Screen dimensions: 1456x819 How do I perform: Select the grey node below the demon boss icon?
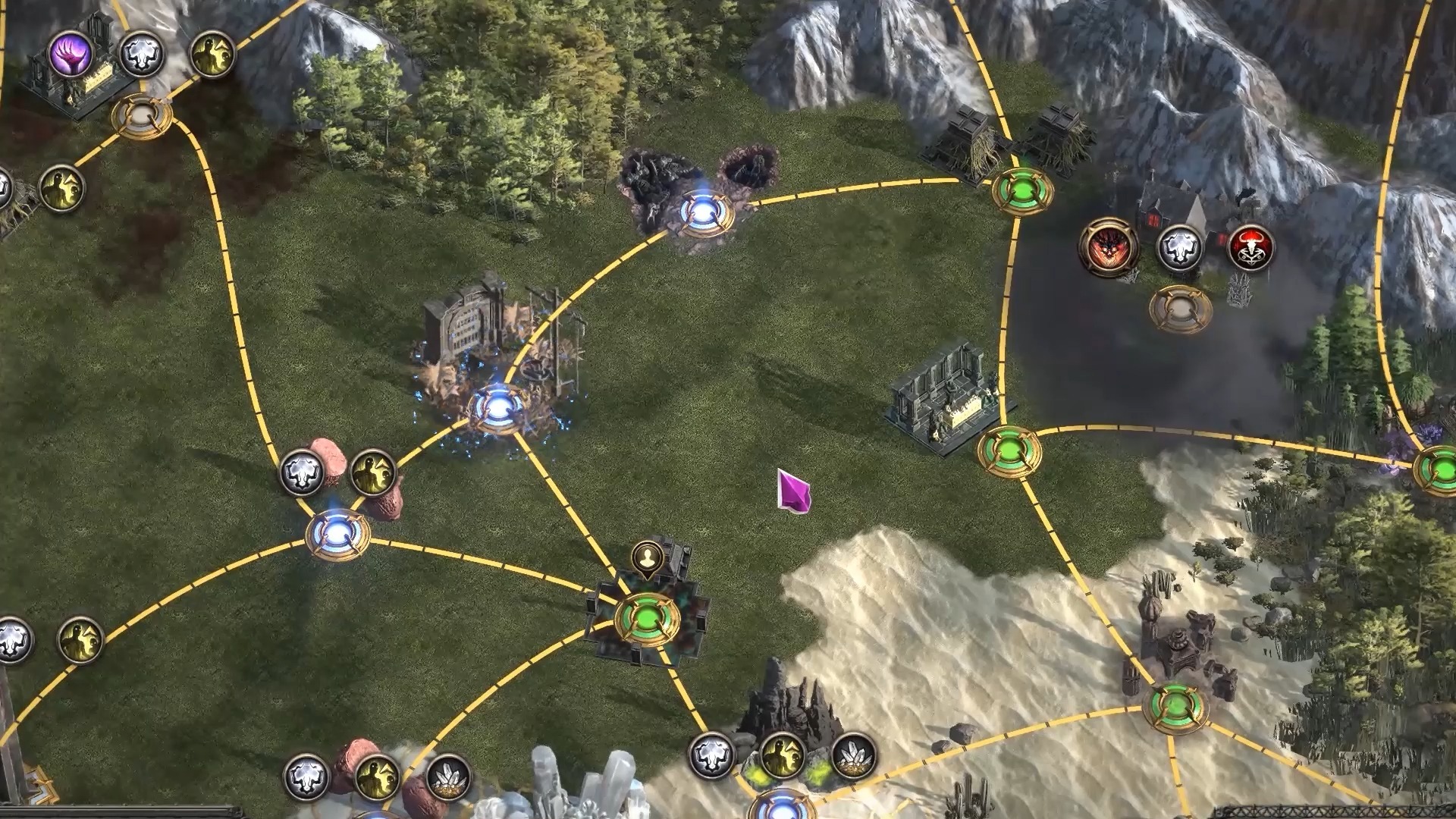pos(1180,308)
